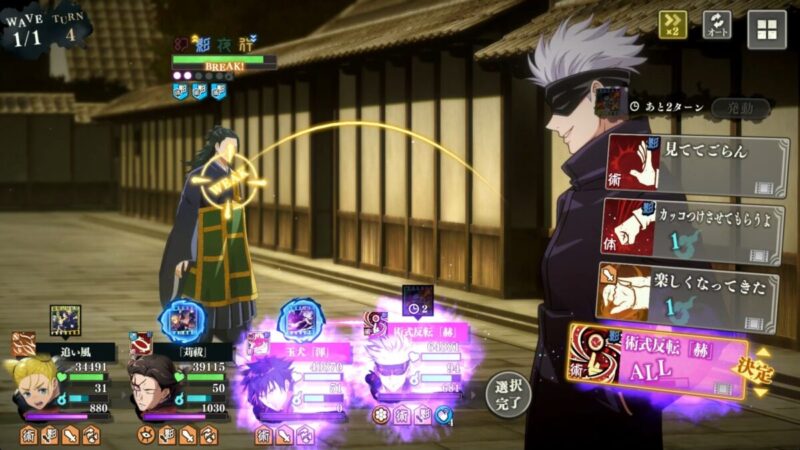Activate the 発動 special button
The image size is (800, 450).
pos(740,107)
